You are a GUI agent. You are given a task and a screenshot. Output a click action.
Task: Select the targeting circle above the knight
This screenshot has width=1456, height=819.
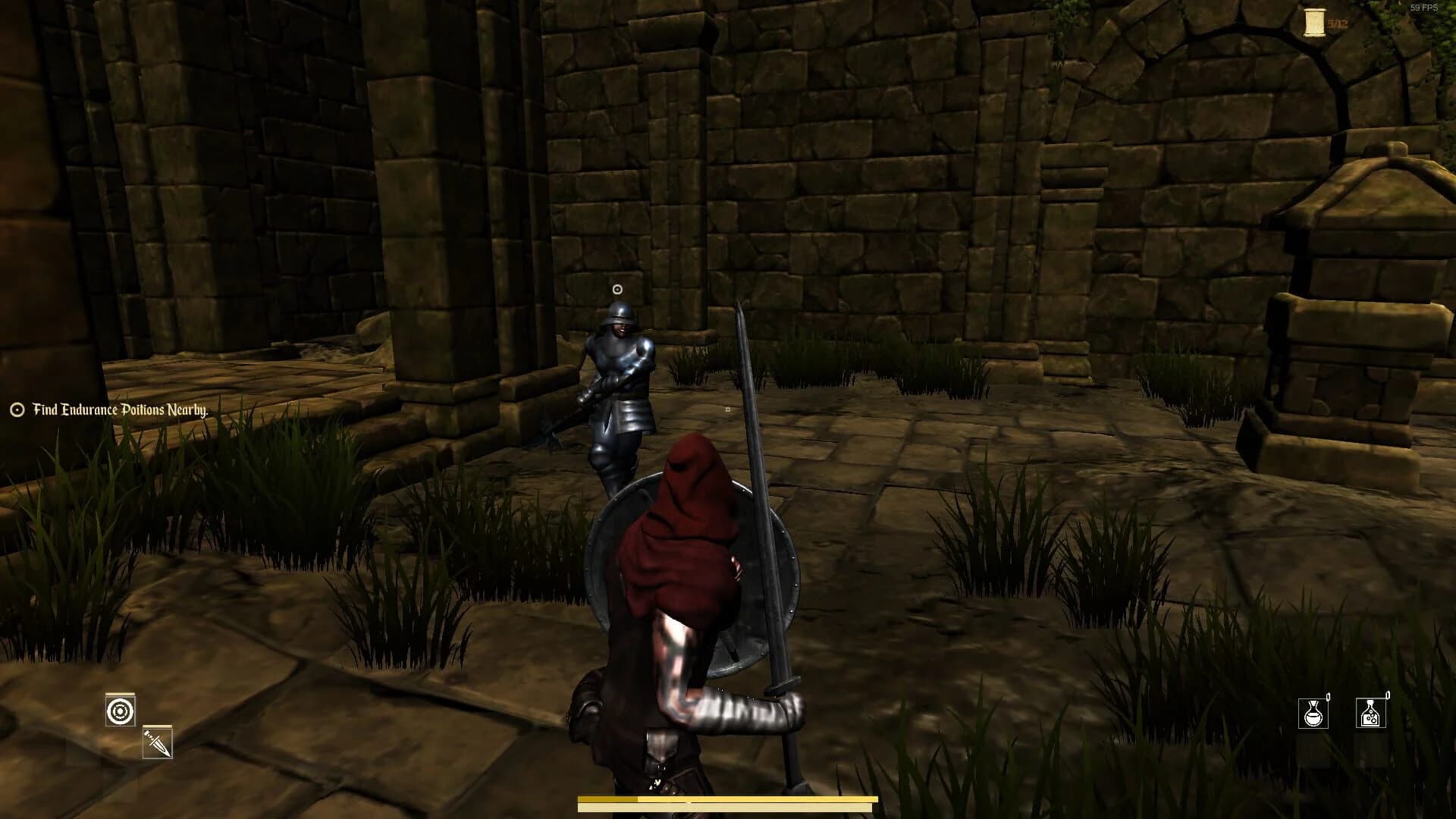tap(616, 287)
